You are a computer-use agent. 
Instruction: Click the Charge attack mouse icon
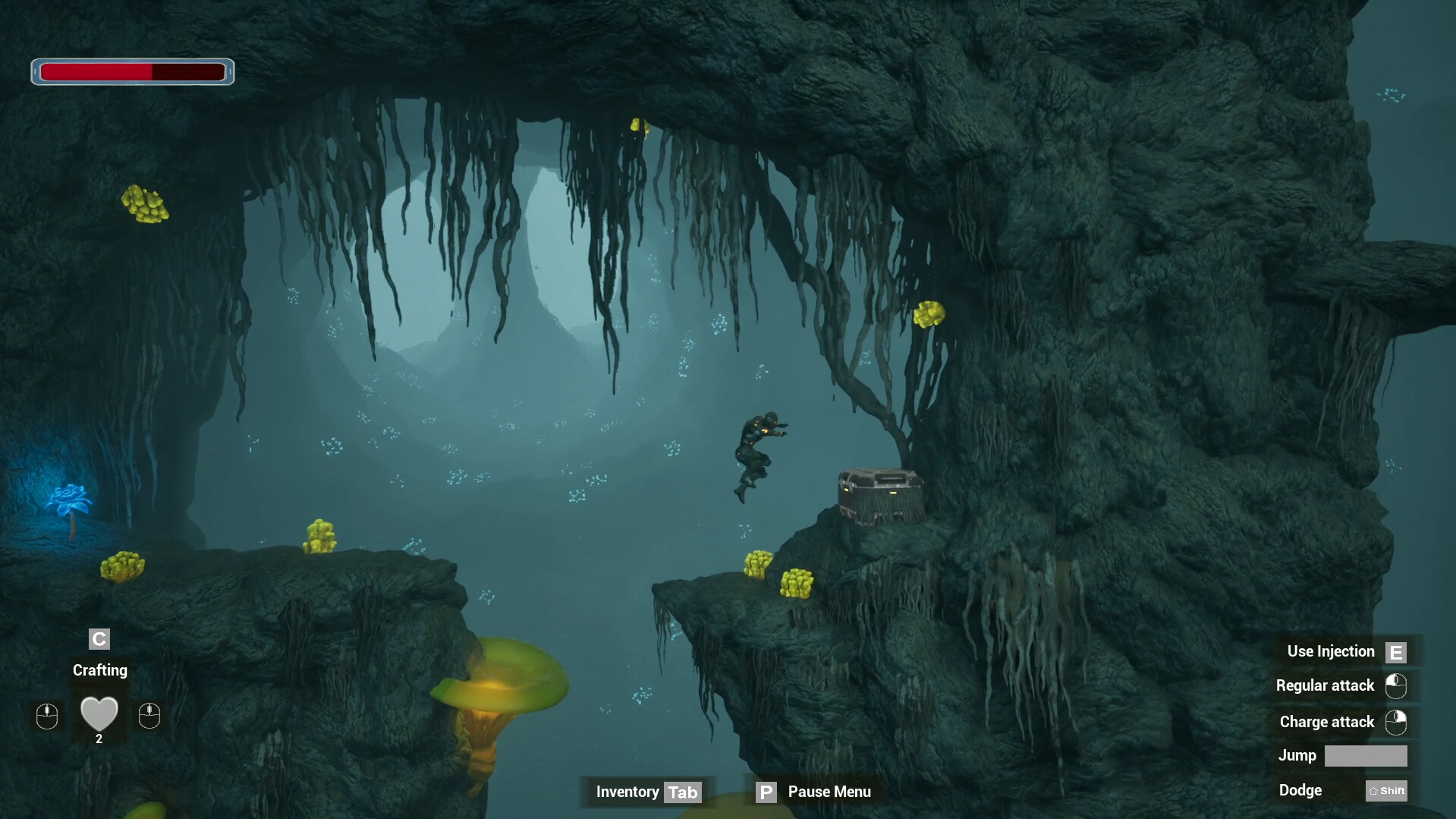tap(1397, 722)
